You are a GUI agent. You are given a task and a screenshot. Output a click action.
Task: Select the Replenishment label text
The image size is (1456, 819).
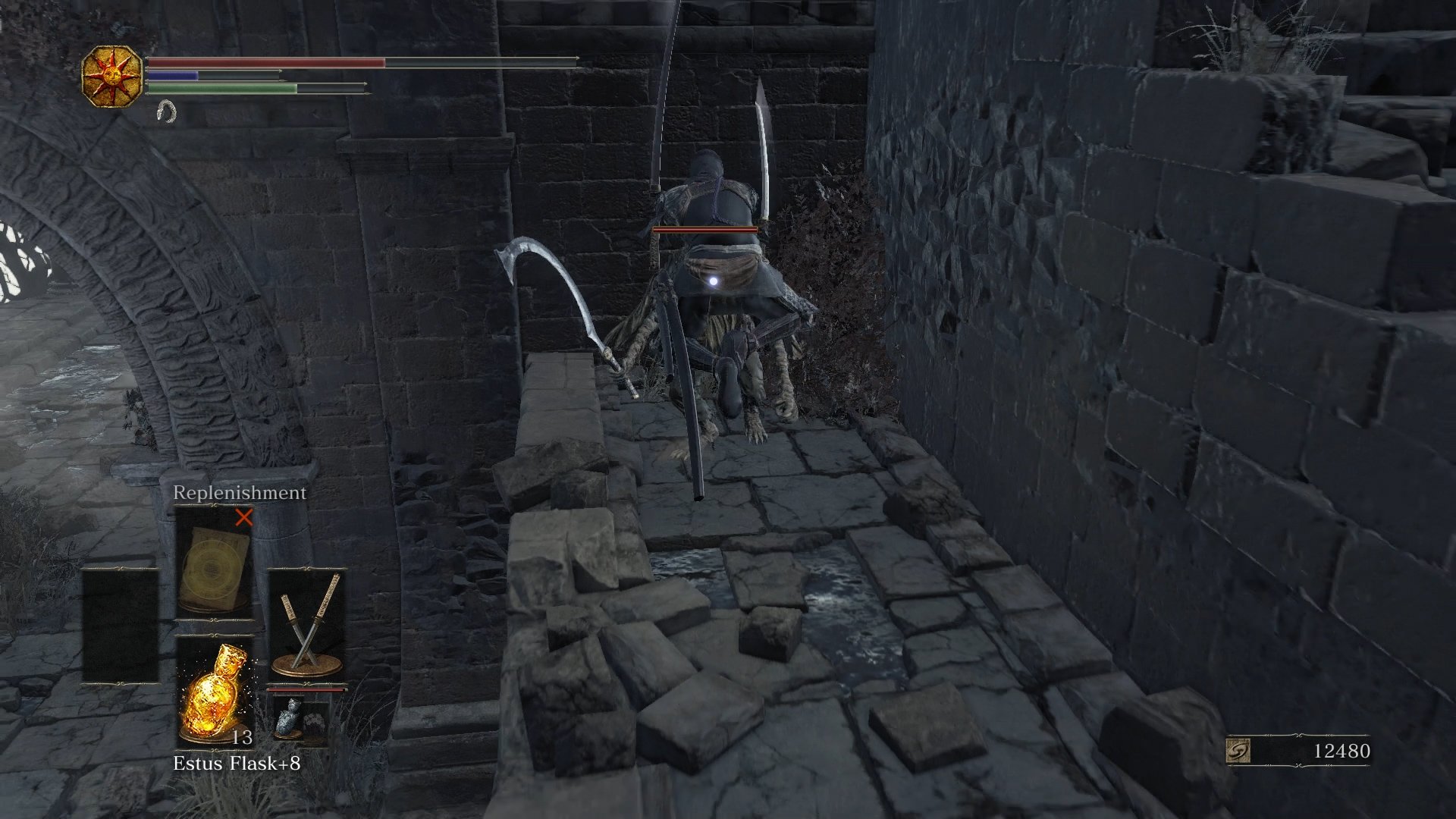coord(239,493)
